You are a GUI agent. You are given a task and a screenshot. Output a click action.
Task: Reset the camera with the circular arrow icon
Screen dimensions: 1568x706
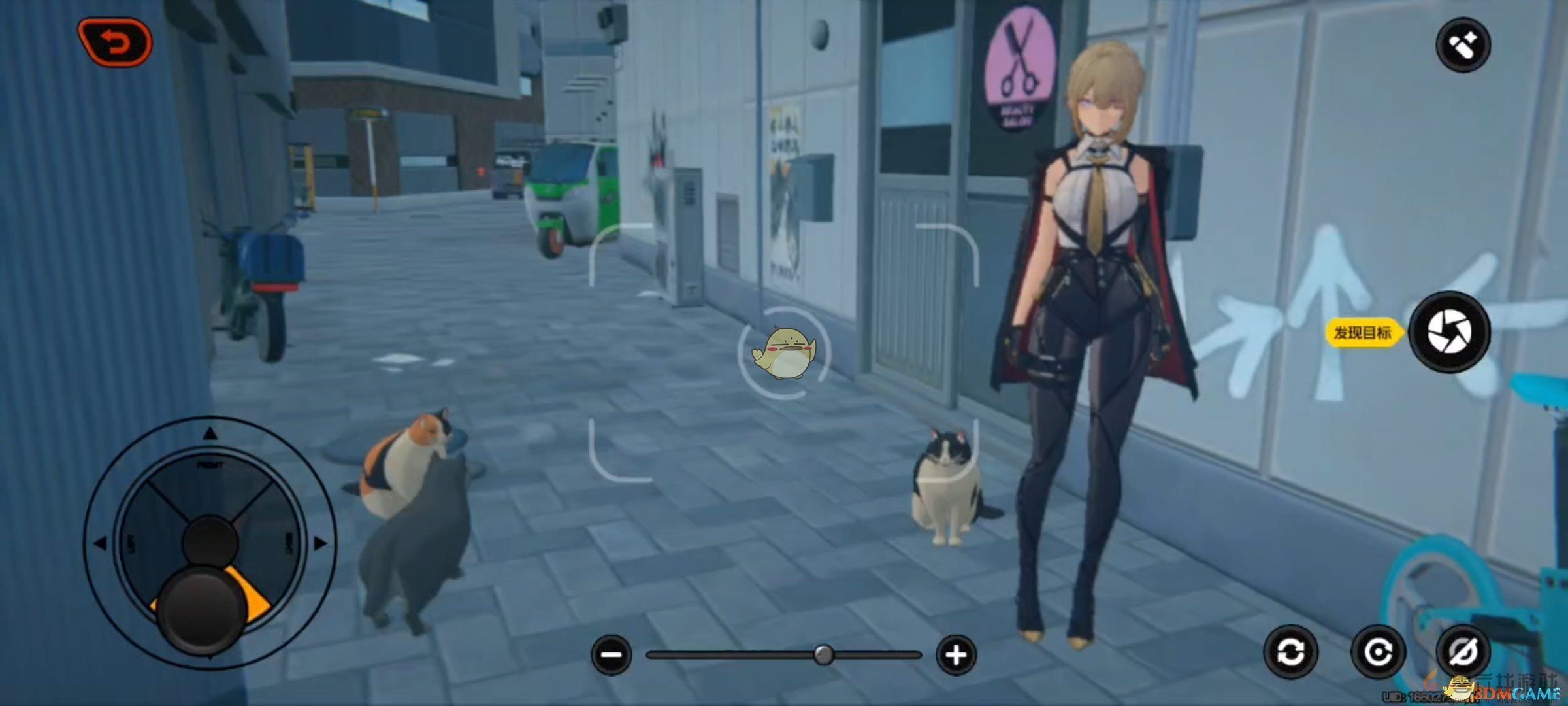coord(1378,652)
